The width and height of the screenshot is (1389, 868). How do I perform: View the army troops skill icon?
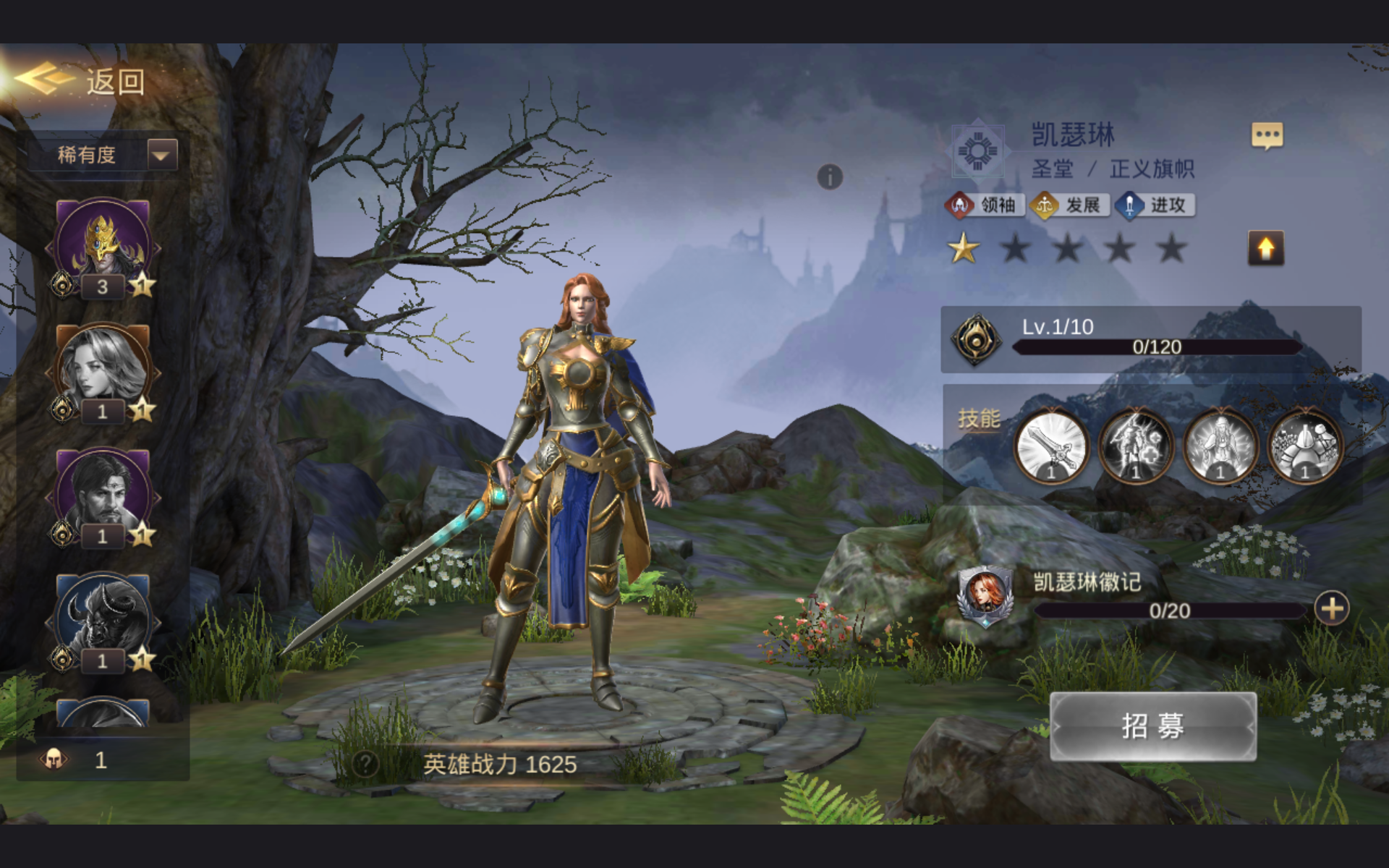point(1305,446)
